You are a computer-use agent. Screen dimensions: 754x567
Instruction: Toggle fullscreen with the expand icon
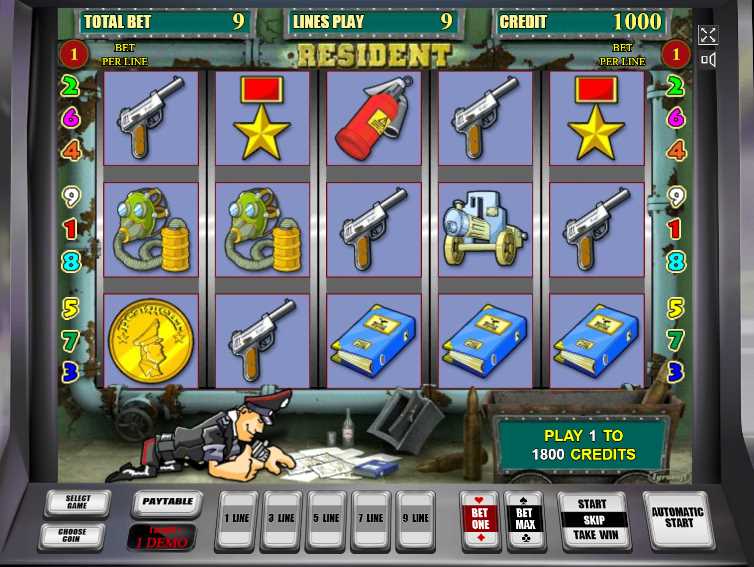708,35
